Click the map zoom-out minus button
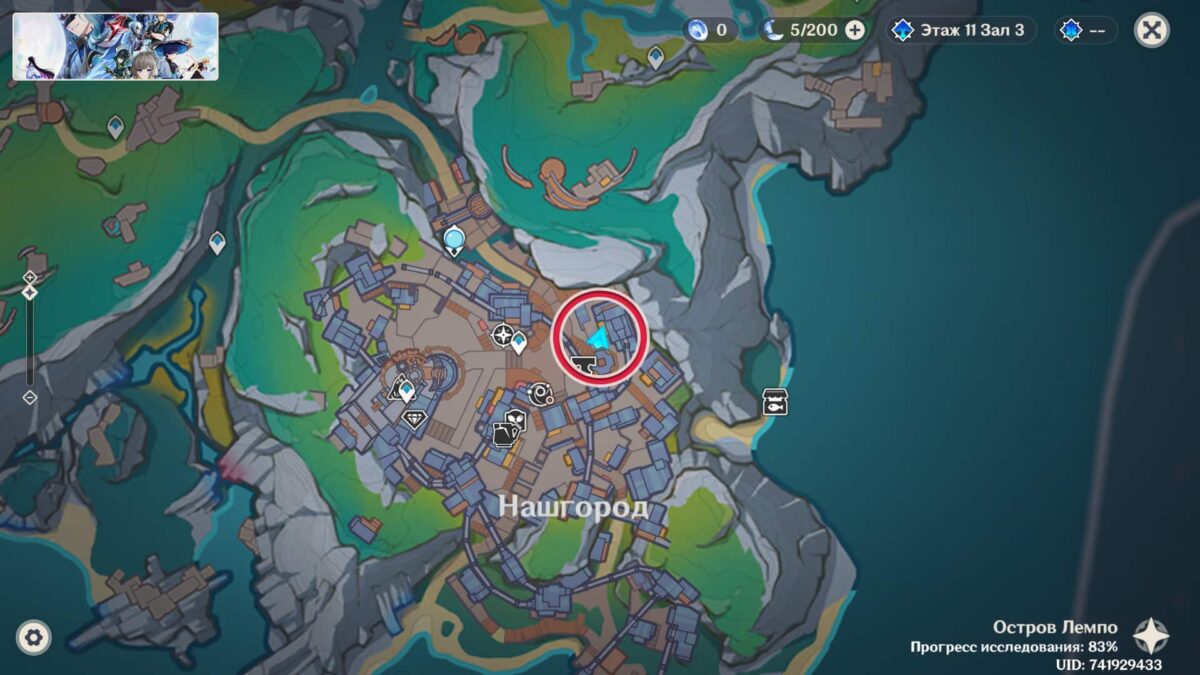This screenshot has height=675, width=1200. tap(30, 397)
